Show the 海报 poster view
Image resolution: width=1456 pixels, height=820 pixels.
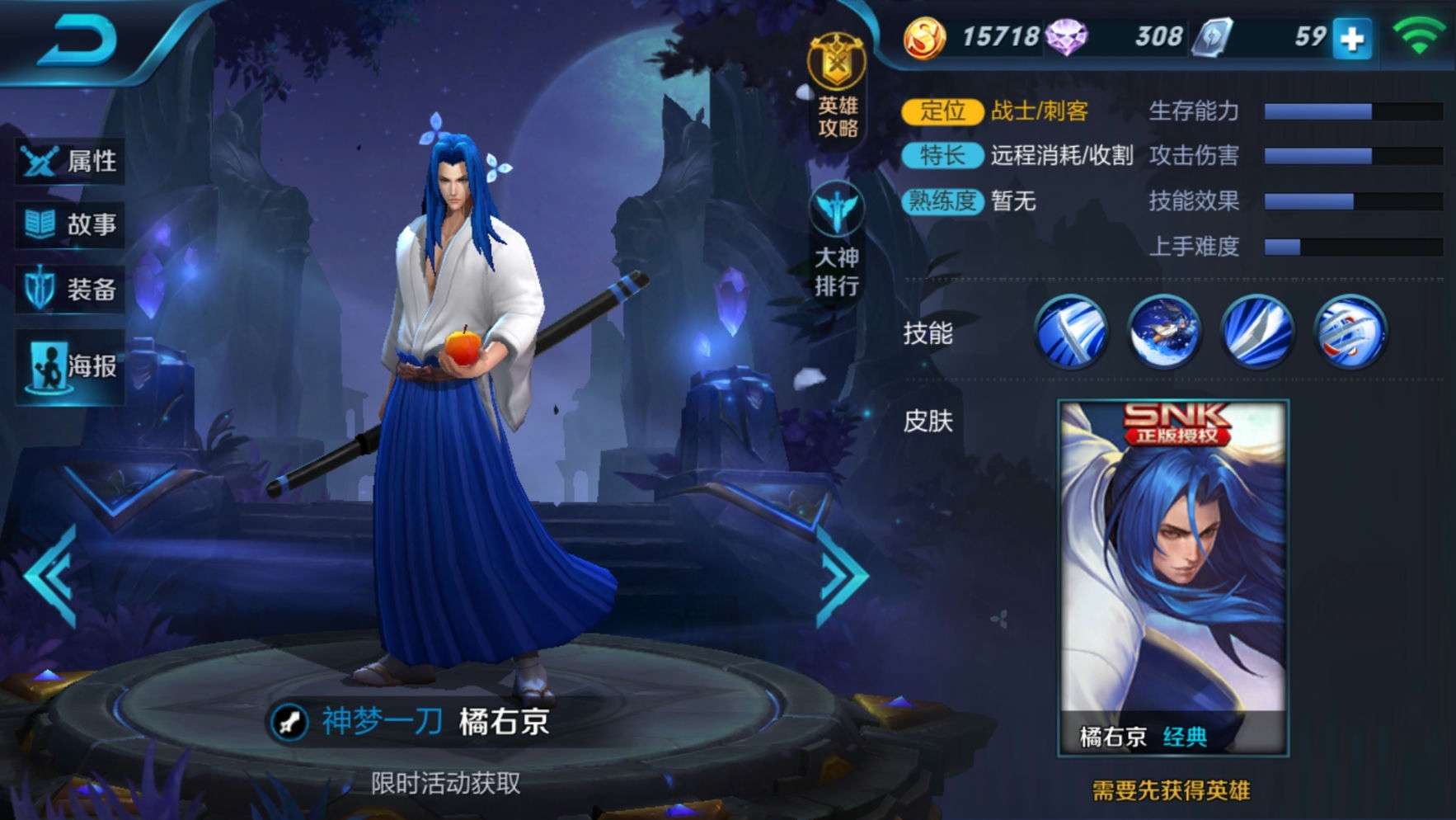tap(71, 366)
